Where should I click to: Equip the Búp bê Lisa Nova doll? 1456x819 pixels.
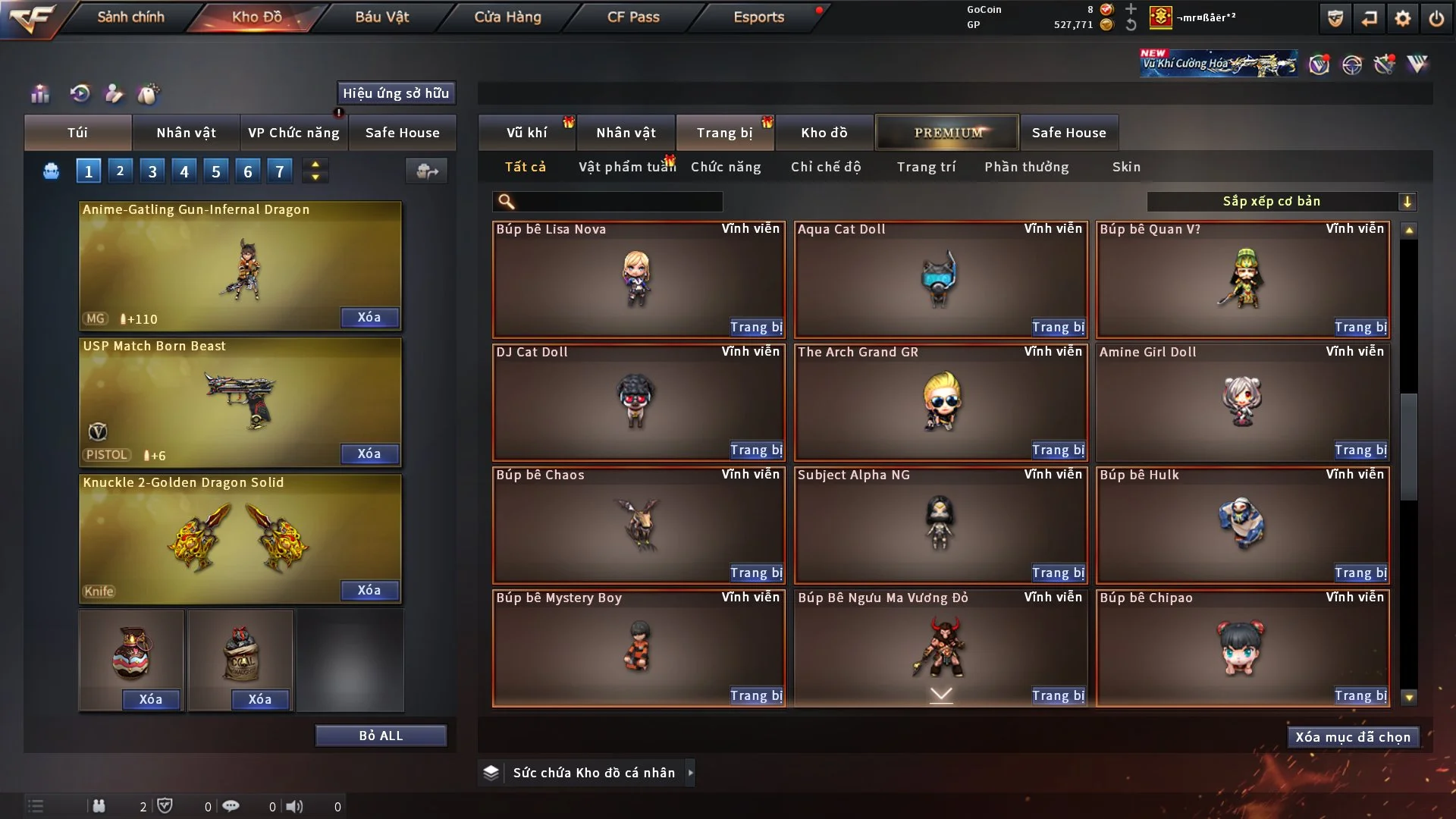[x=756, y=328]
